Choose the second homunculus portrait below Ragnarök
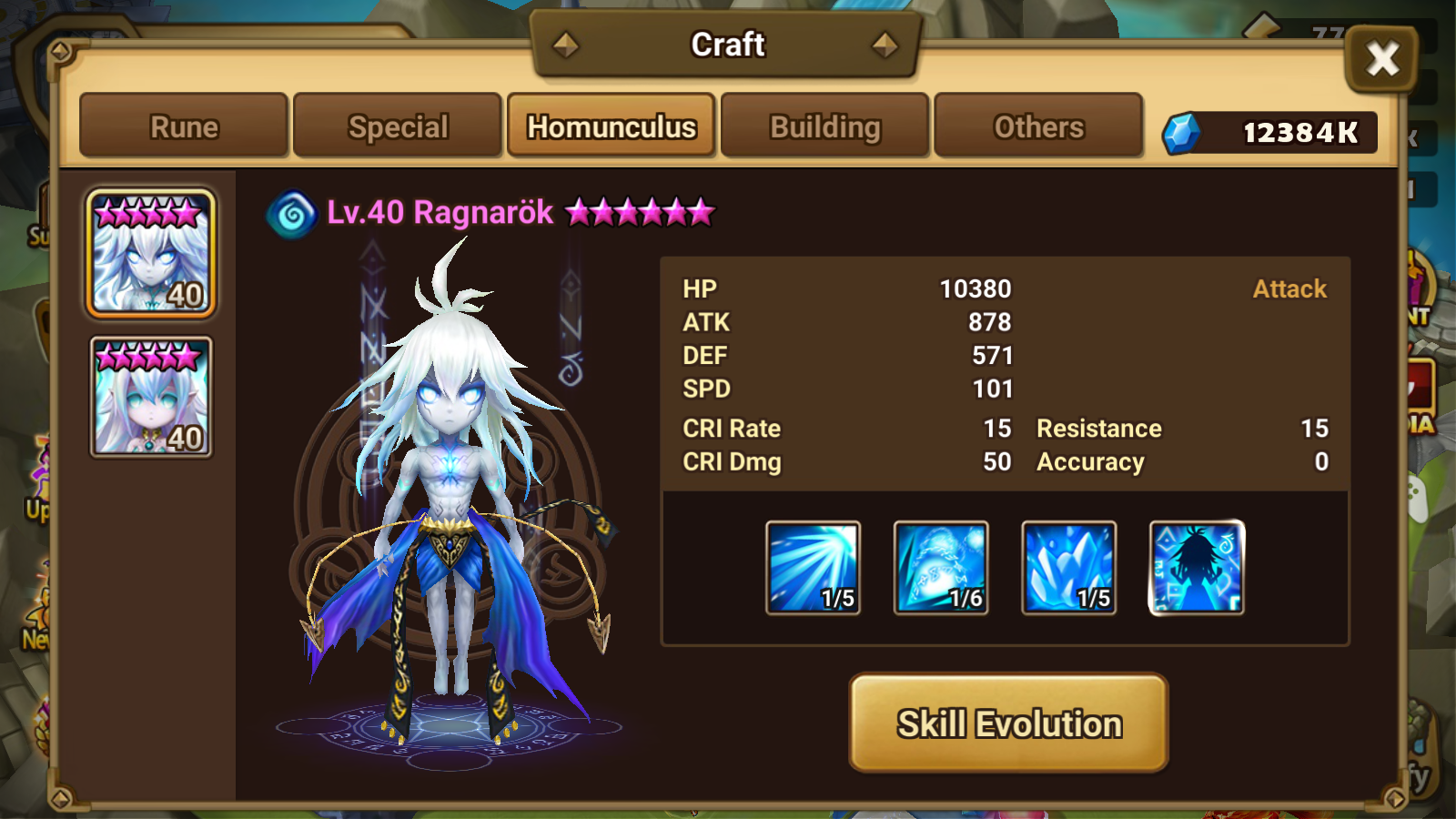This screenshot has height=819, width=1456. [x=150, y=396]
